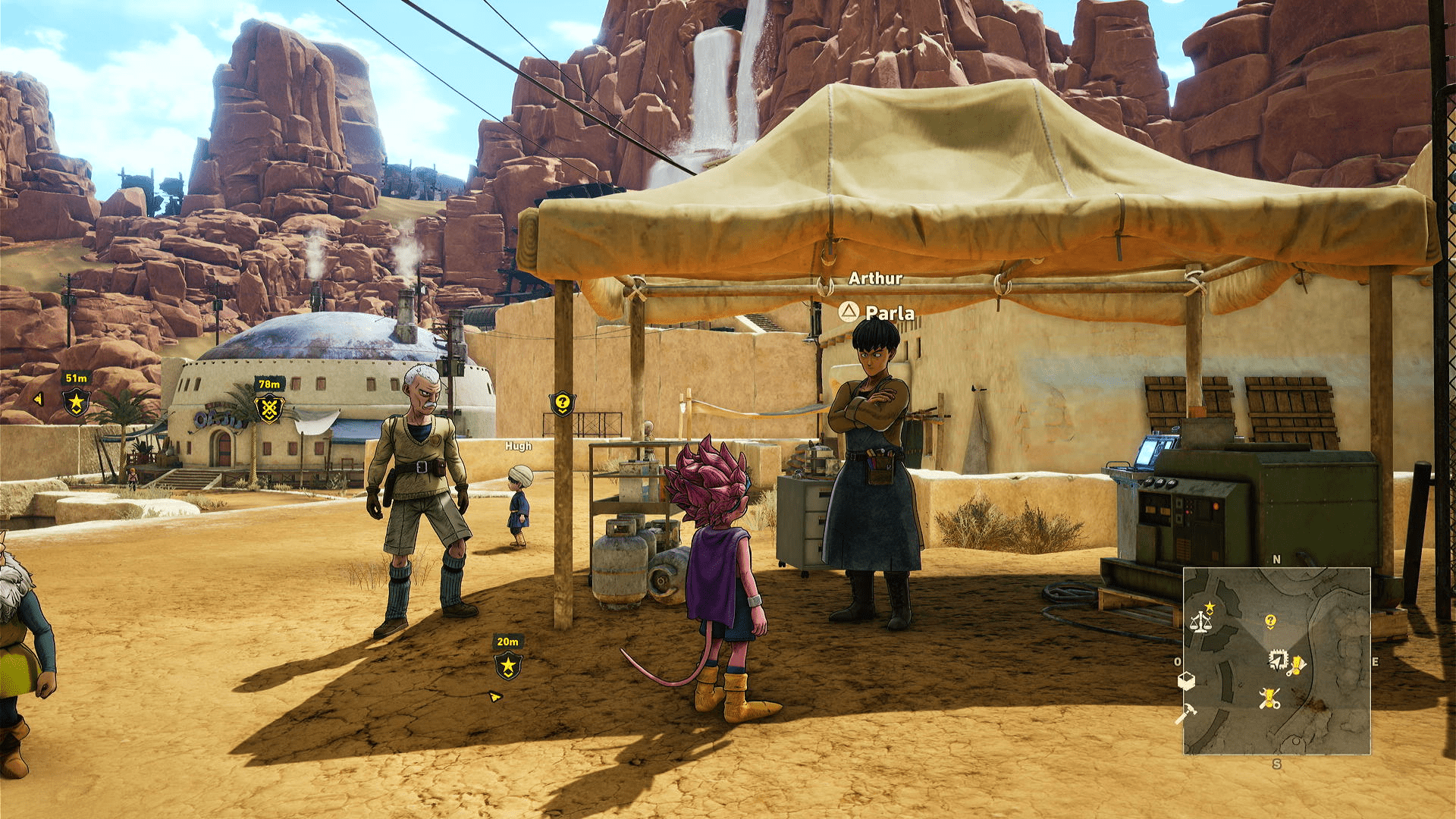Select the box icon at minimap edge
Screen dimensions: 1456x819
tap(1186, 681)
